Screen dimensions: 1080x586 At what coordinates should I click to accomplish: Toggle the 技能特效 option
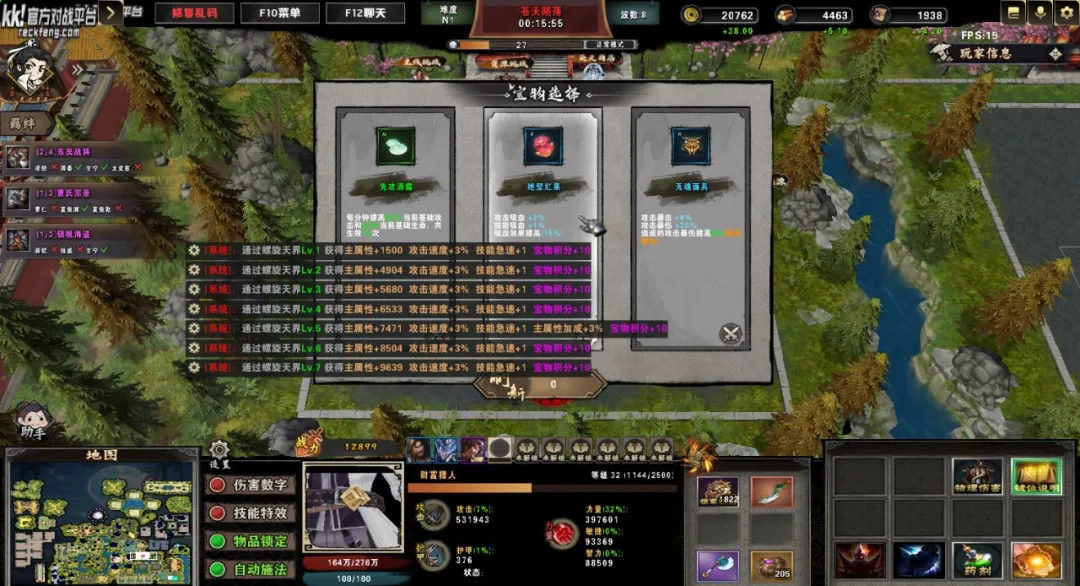point(251,513)
